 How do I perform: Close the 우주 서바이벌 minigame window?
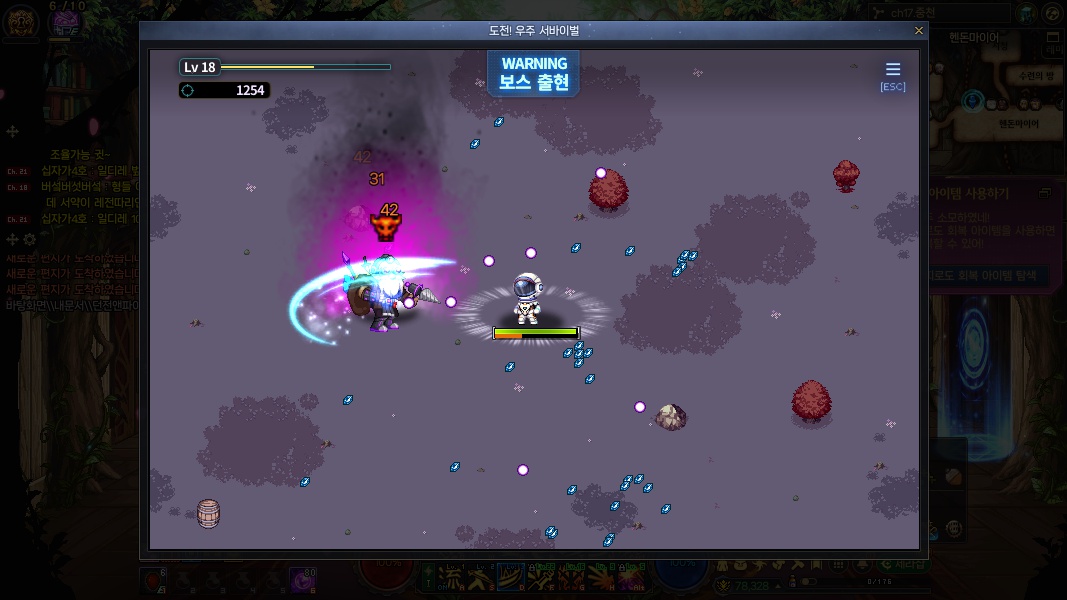coord(919,31)
